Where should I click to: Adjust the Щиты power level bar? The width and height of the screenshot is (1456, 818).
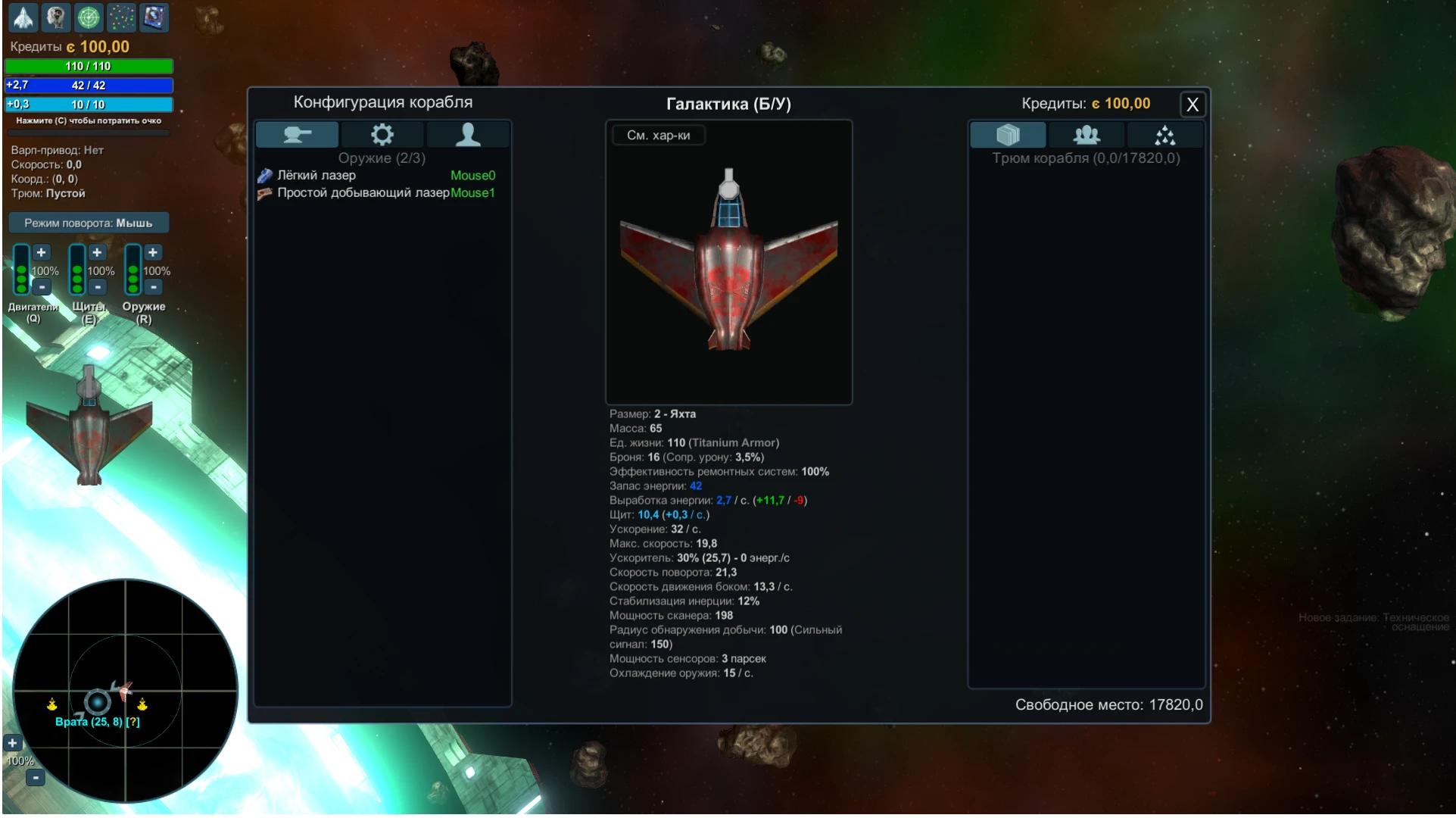click(x=76, y=270)
